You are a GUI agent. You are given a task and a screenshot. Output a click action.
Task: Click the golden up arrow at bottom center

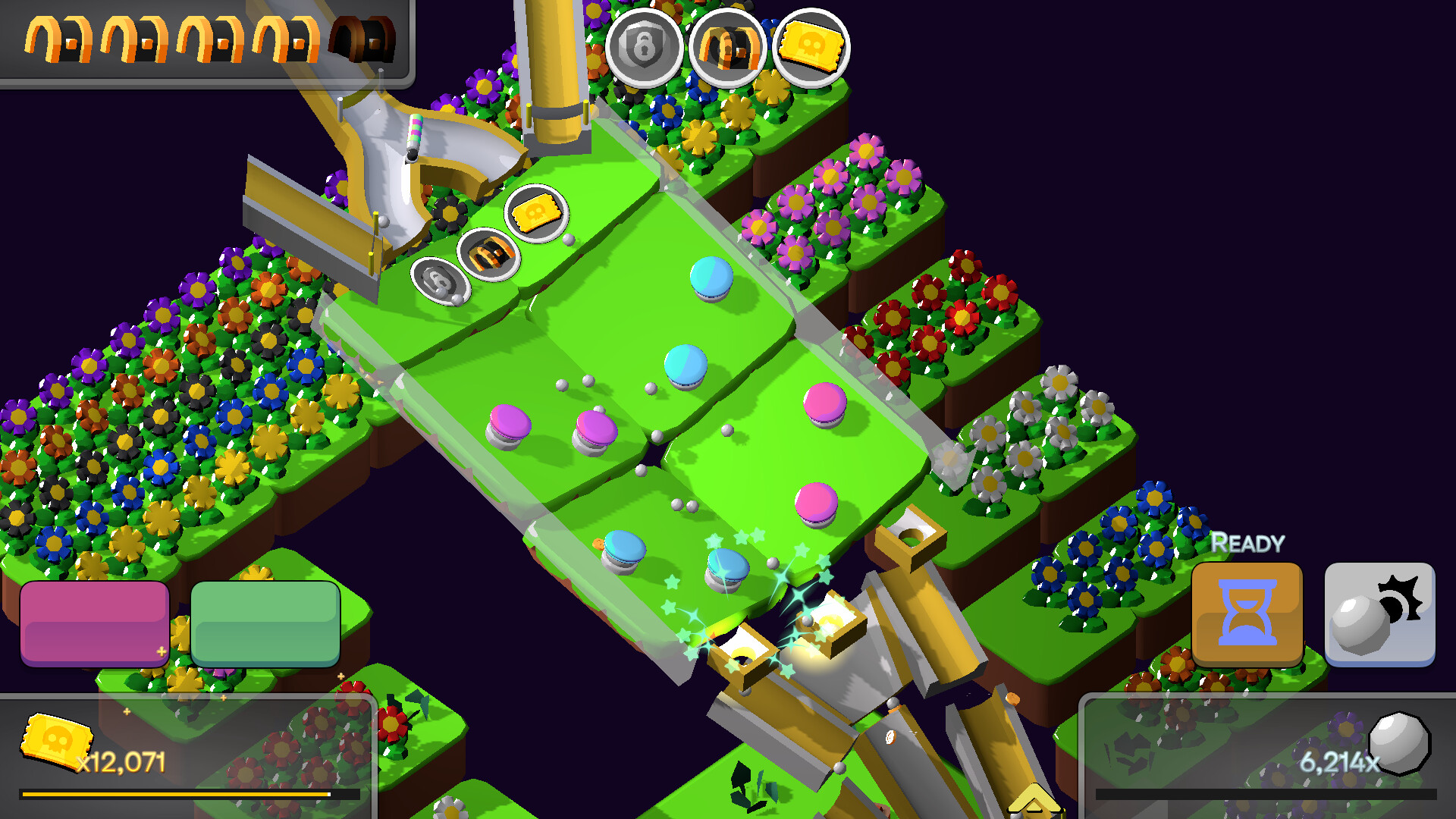pyautogui.click(x=1033, y=798)
